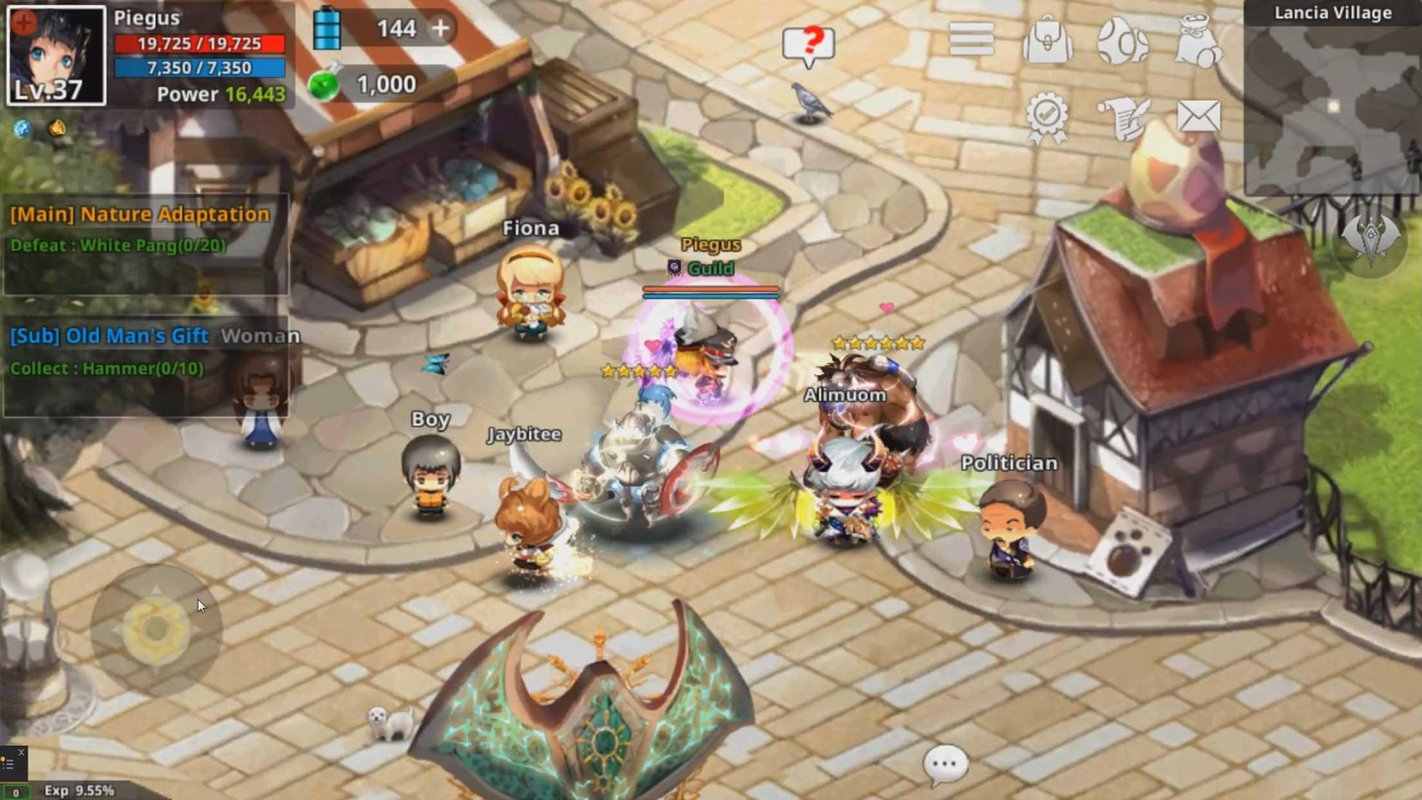Image resolution: width=1422 pixels, height=800 pixels.
Task: Check mail via the envelope icon
Action: pos(1196,117)
